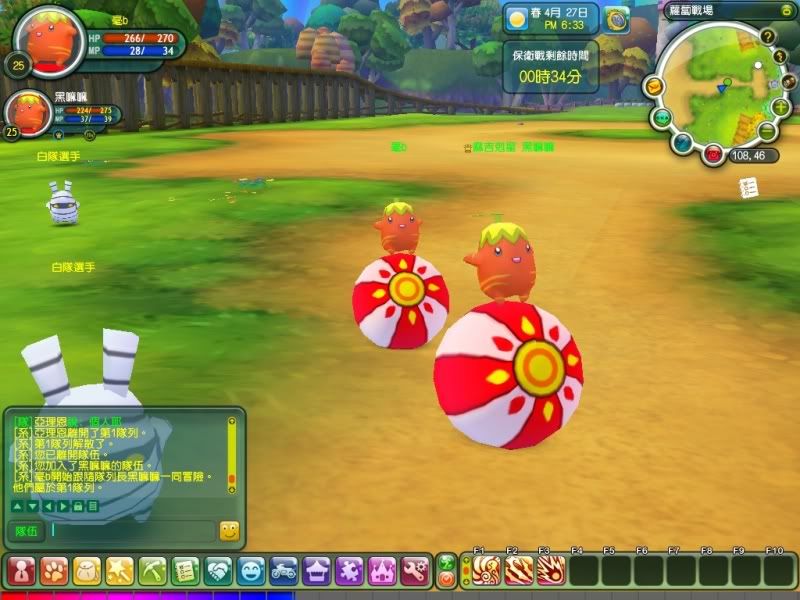Screen dimensions: 800x600
Task: Click the red telephone icon under the minimap
Action: (712, 154)
